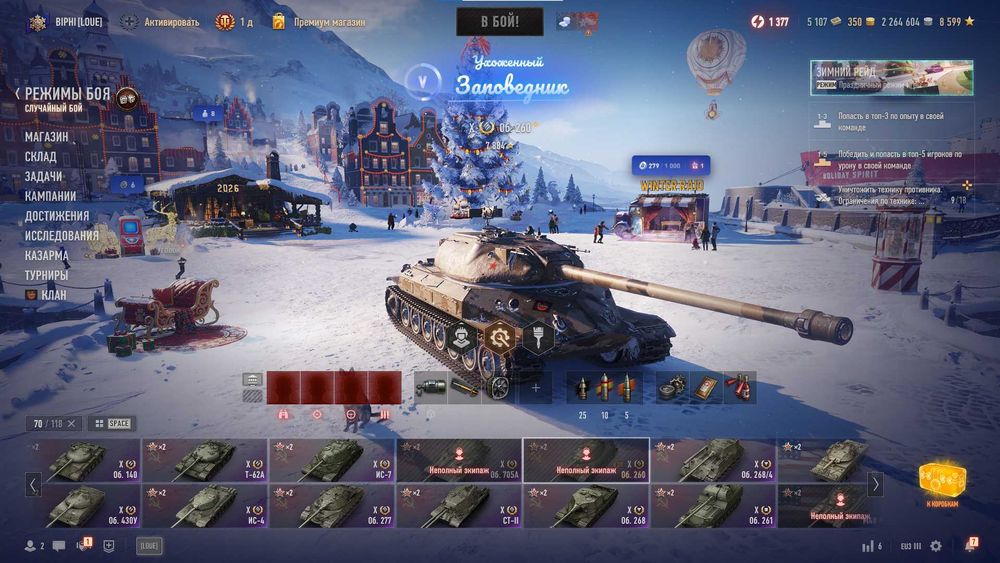Open the ТУРНИРЫ menu entry
1000x563 pixels.
[47, 275]
